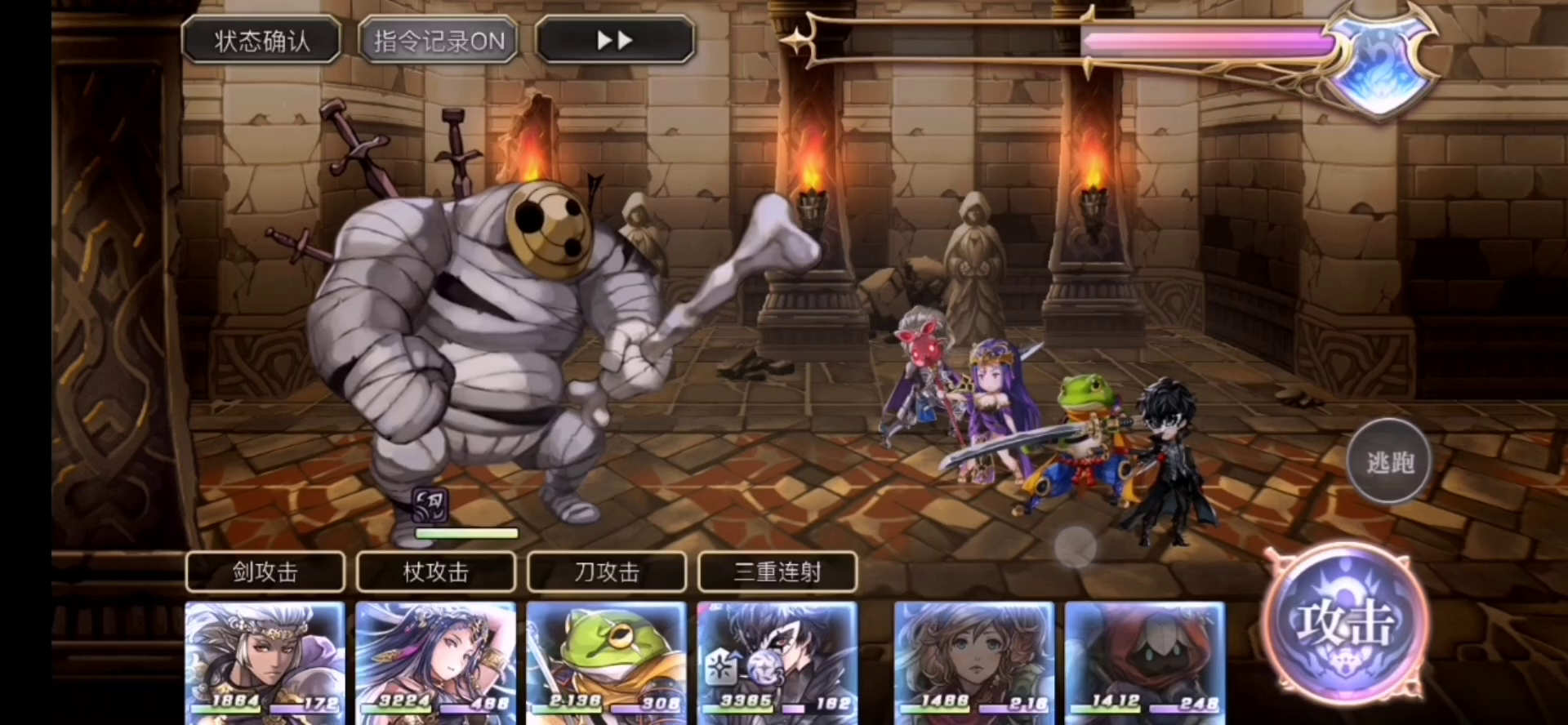Choose the 杖攻击 staff attack command
This screenshot has height=725, width=1568.
(436, 572)
